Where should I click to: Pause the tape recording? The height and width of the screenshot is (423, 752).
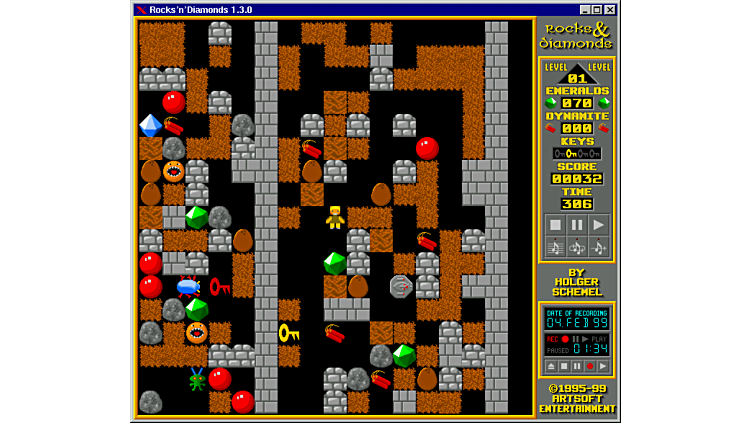(x=576, y=366)
